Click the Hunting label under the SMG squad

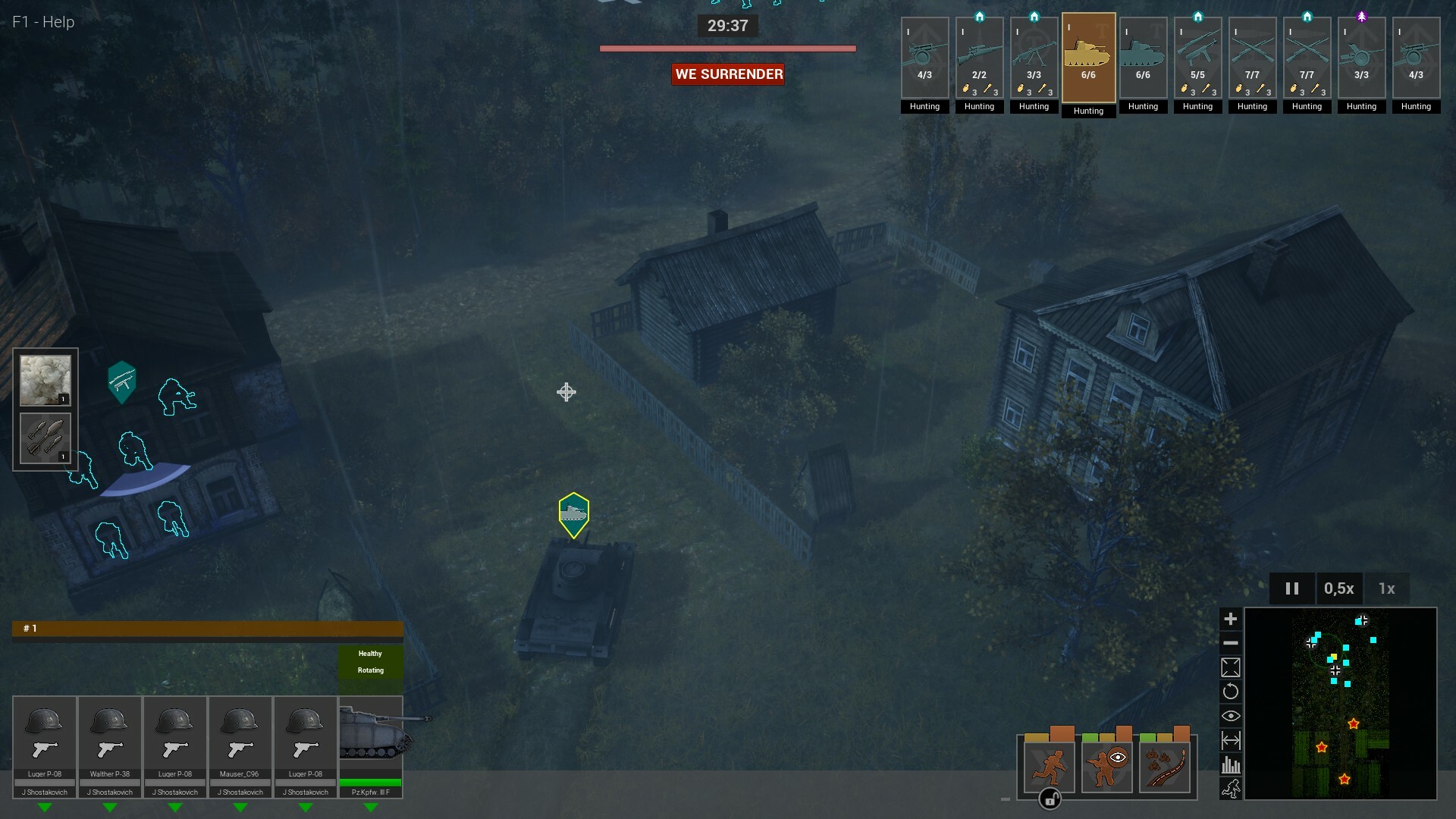click(1197, 107)
